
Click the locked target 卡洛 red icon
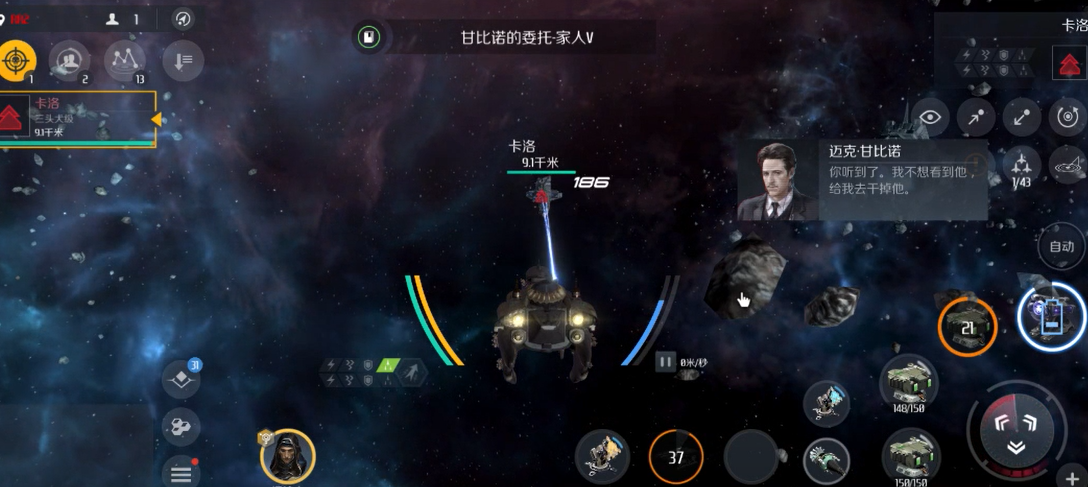pos(1069,66)
